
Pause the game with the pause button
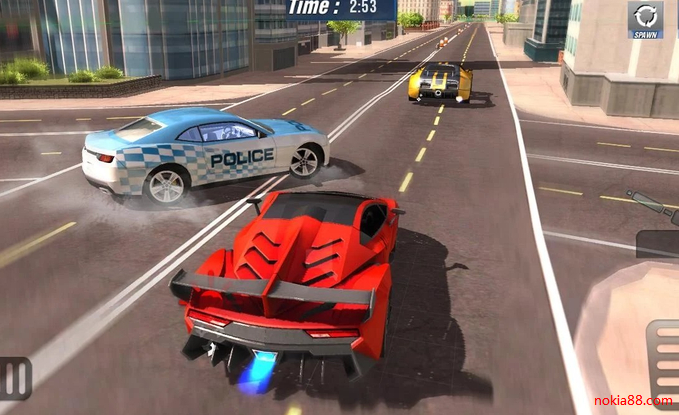click(x=14, y=378)
